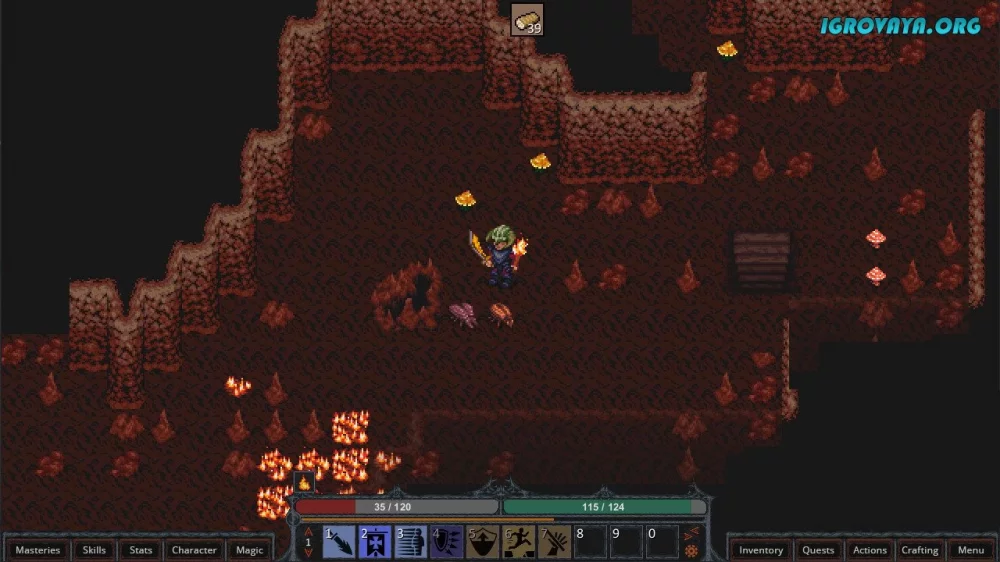This screenshot has height=562, width=1000.
Task: Open the Masteries panel
Action: 38,550
